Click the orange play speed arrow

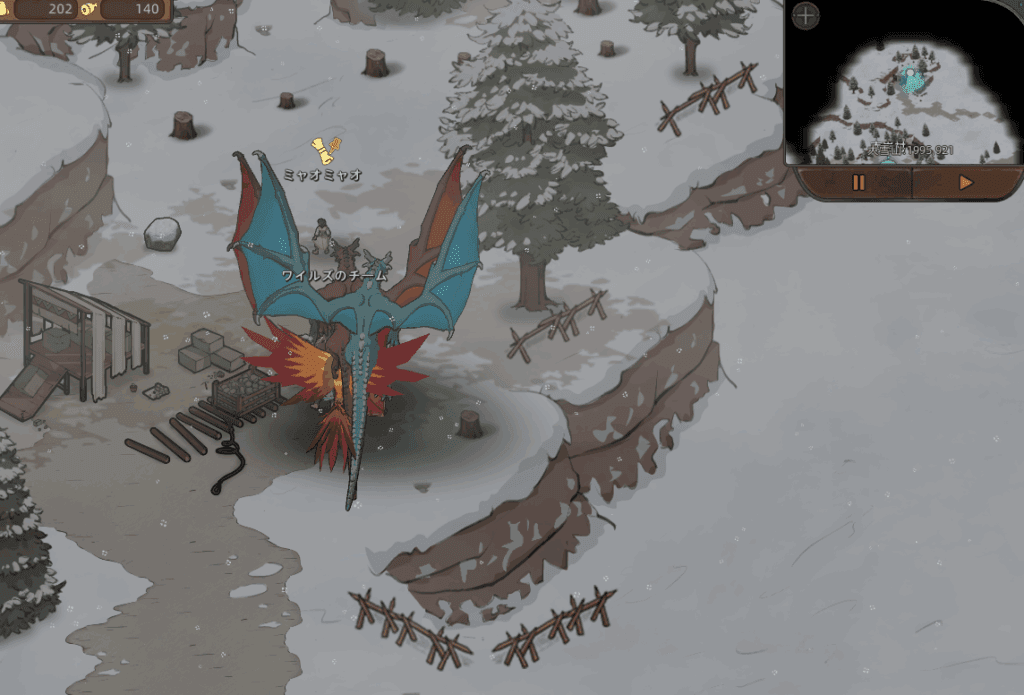pyautogui.click(x=965, y=183)
